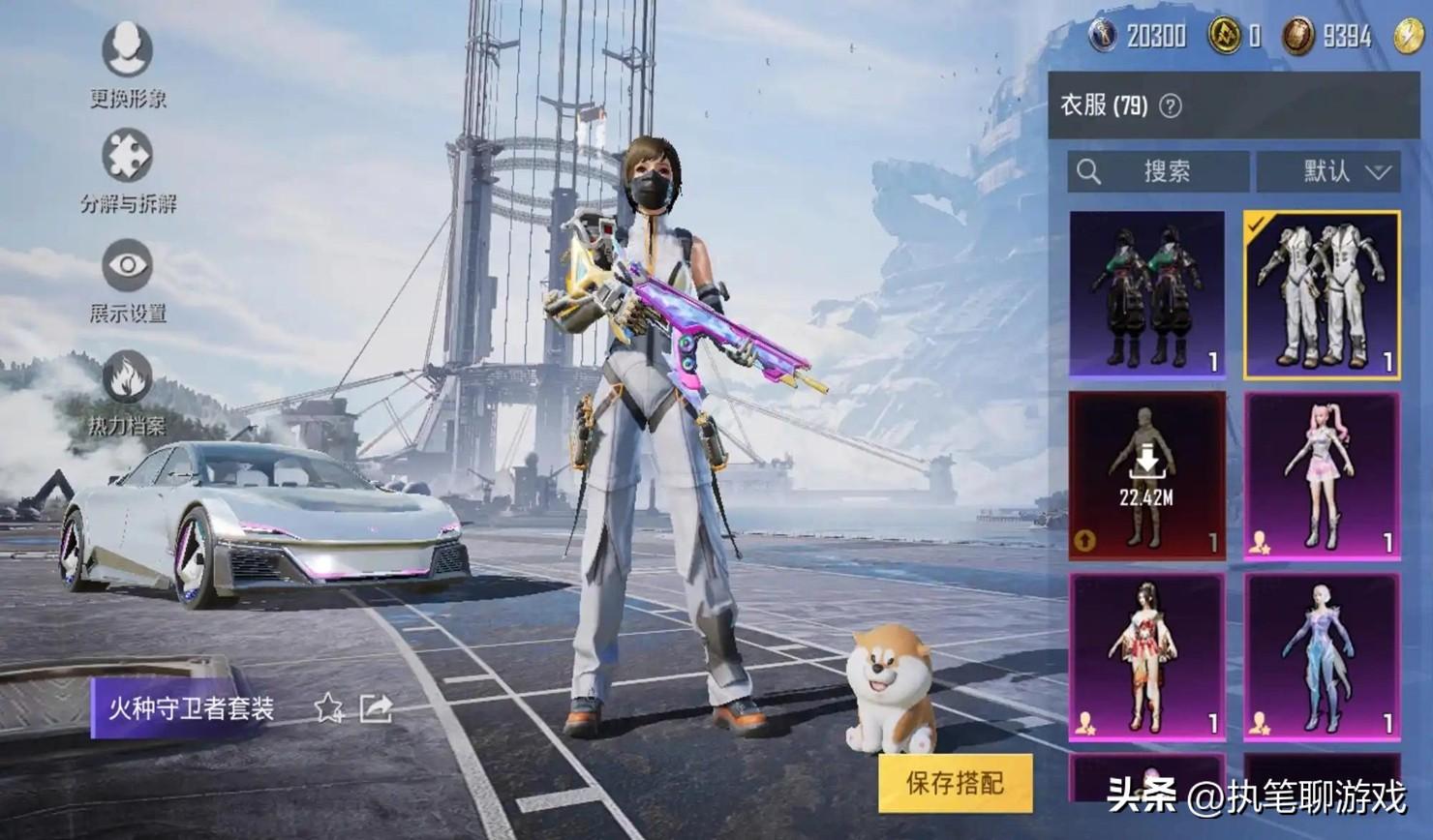Open 展示设置 display settings
Screen dimensions: 1433x840
[x=127, y=266]
